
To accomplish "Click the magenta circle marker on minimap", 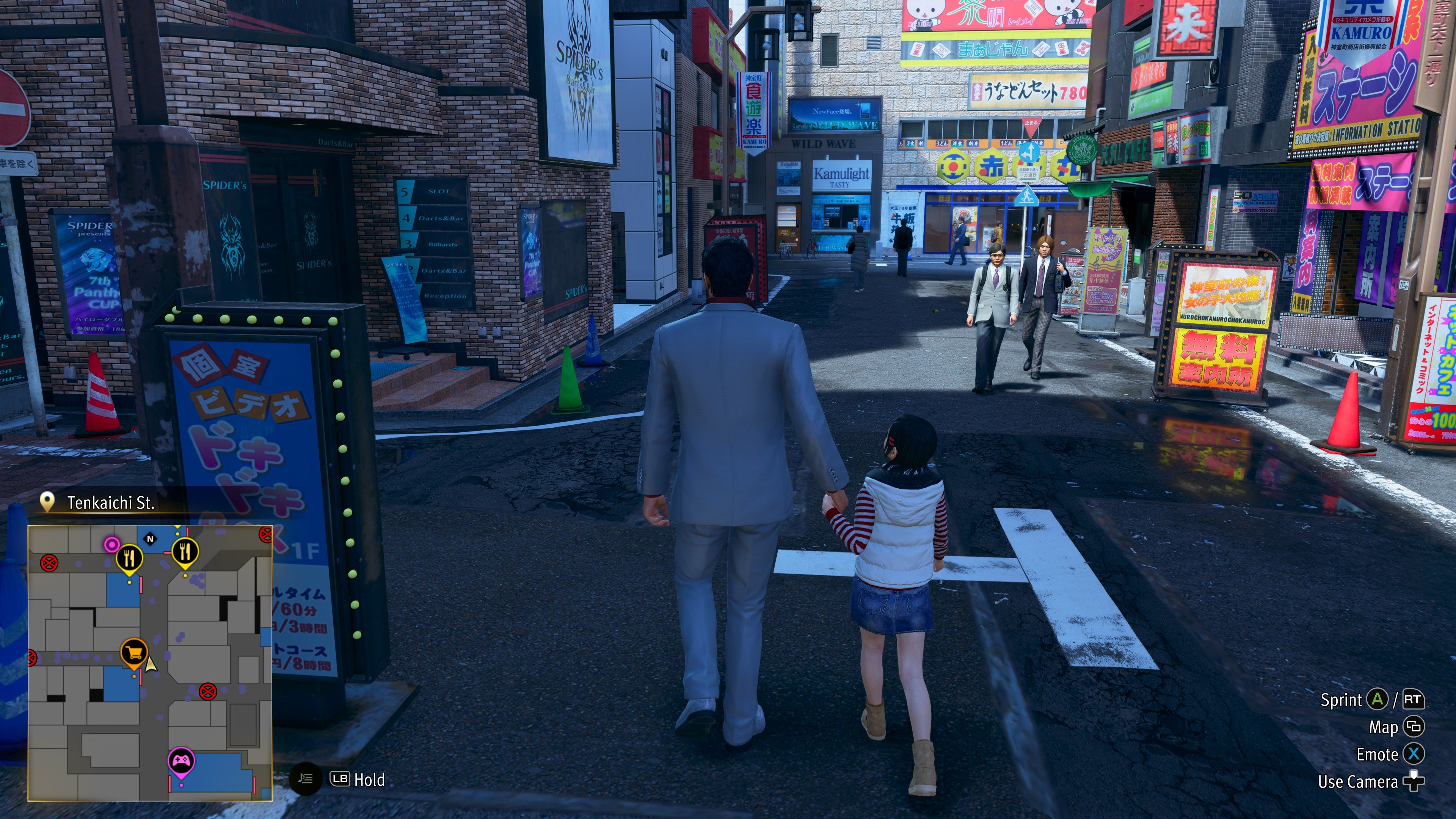I will click(112, 544).
